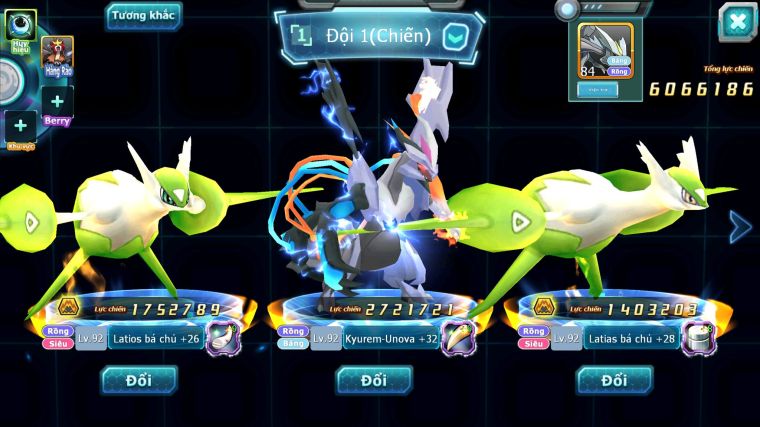Image resolution: width=760 pixels, height=427 pixels.
Task: Open the Tương khắc type chart
Action: click(144, 15)
